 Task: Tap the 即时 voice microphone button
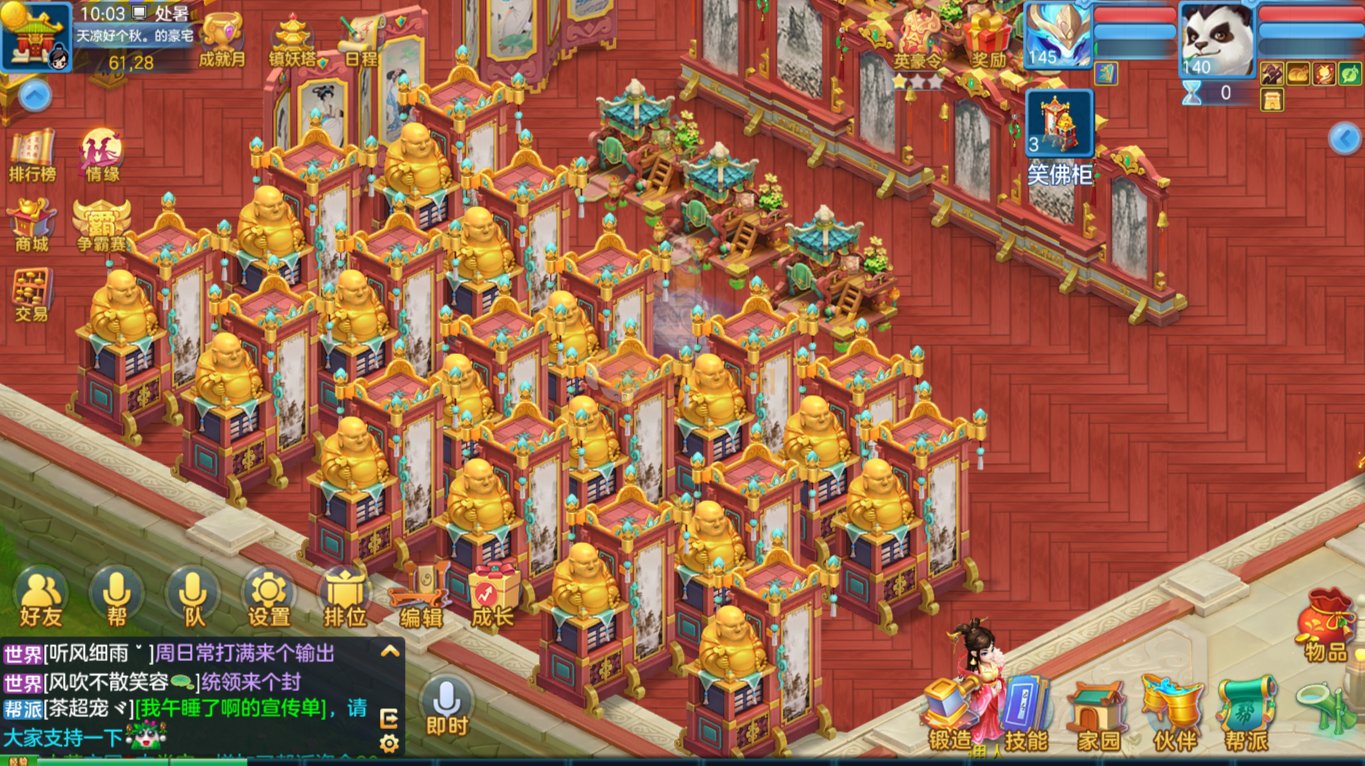pos(446,705)
